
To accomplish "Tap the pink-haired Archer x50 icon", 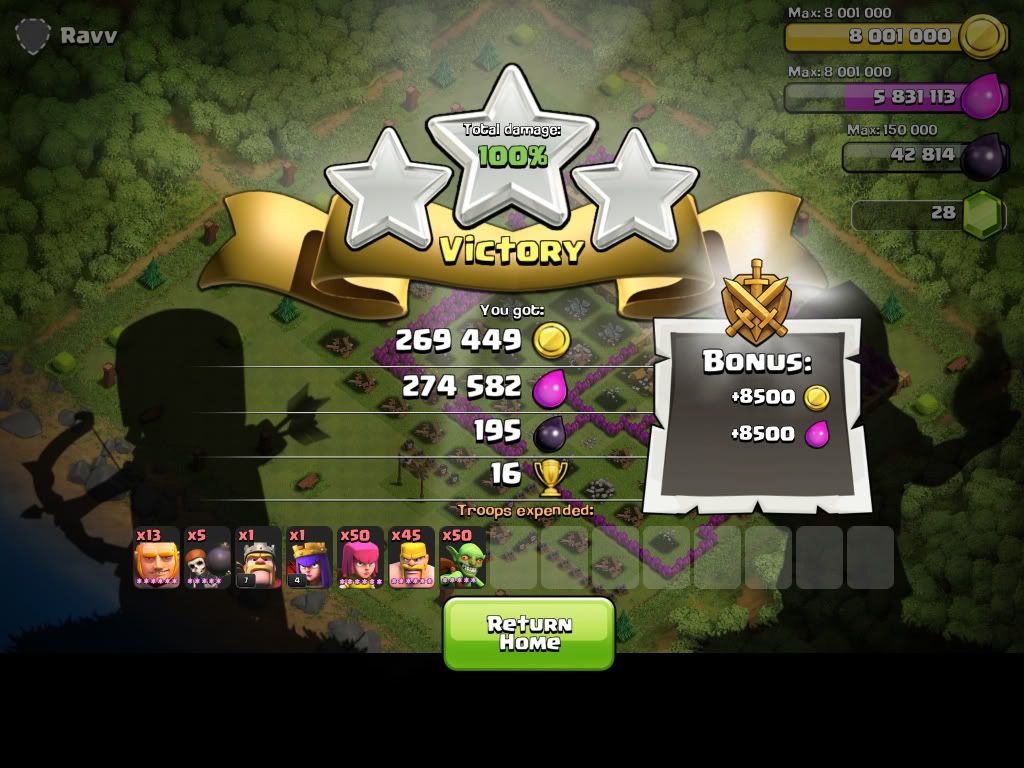I will pyautogui.click(x=361, y=558).
